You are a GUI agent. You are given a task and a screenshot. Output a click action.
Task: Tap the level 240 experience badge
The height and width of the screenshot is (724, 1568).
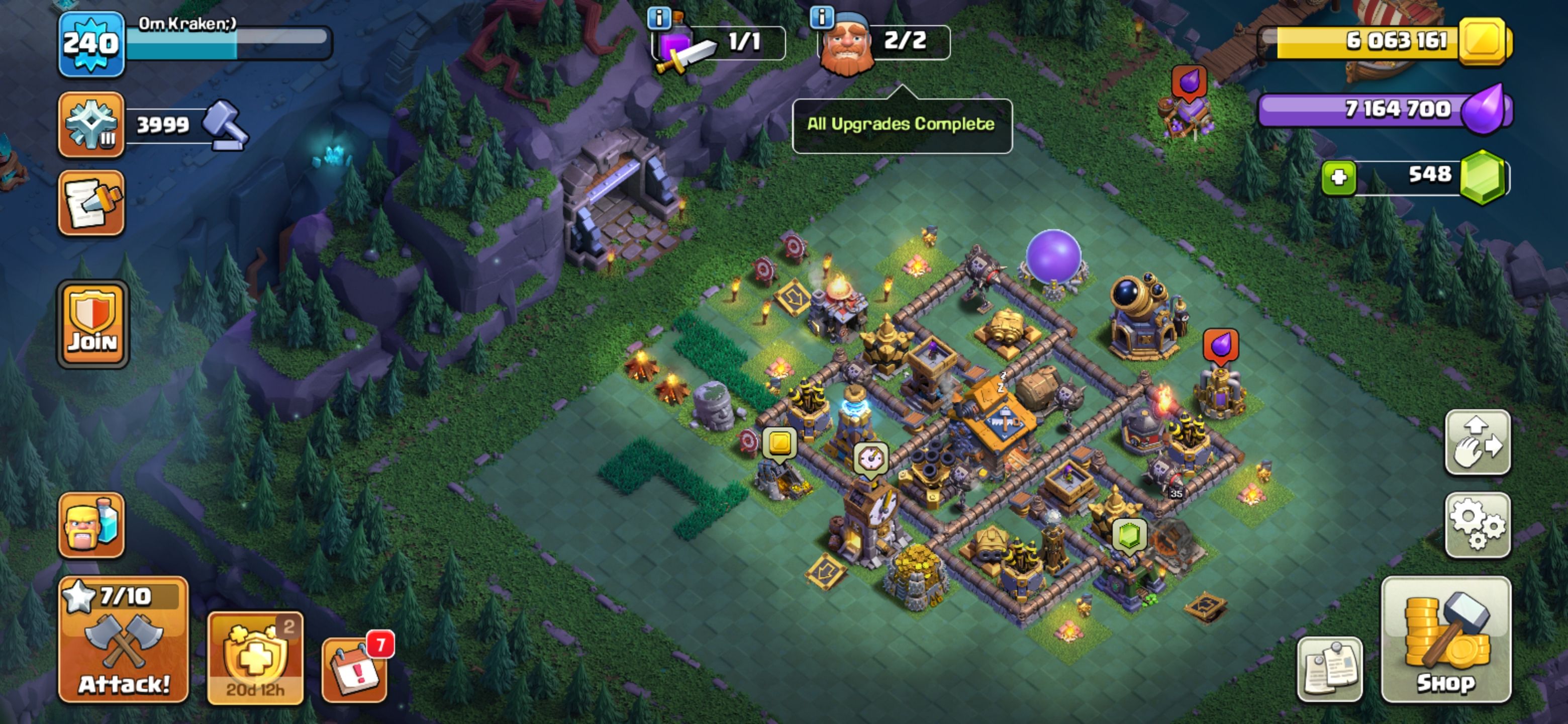91,44
